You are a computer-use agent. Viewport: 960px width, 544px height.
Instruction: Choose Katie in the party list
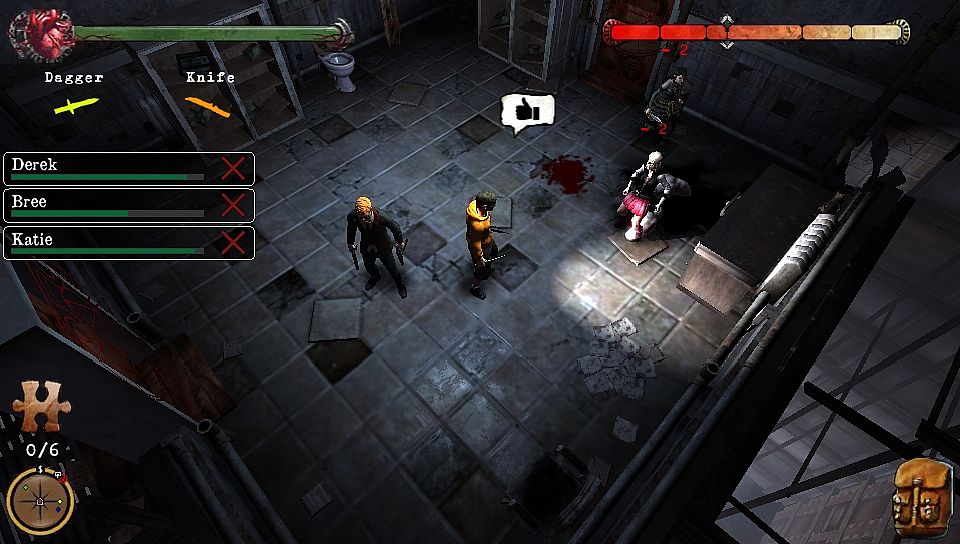[x=110, y=243]
